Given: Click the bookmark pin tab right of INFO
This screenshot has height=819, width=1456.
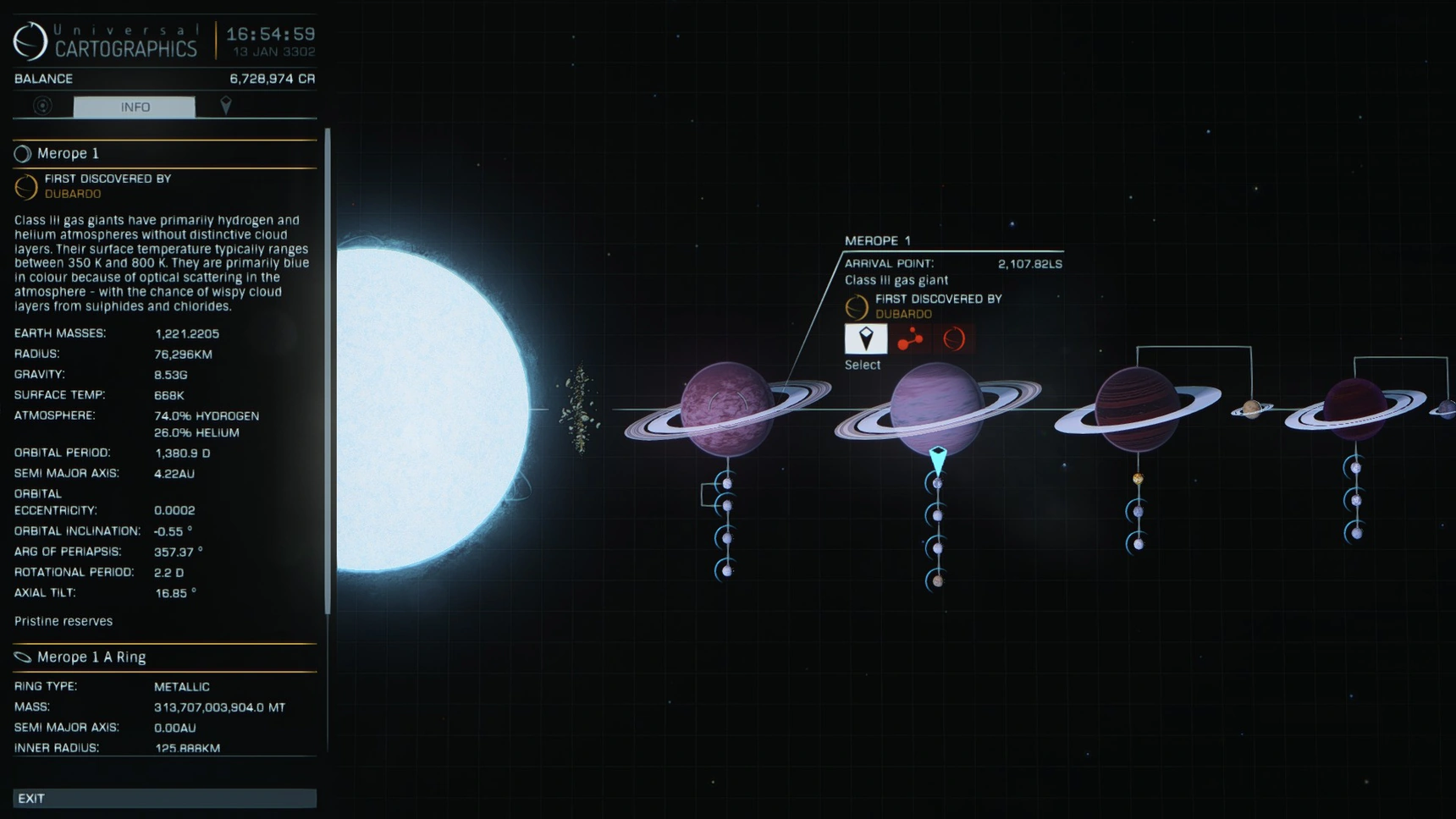Looking at the screenshot, I should coord(226,107).
